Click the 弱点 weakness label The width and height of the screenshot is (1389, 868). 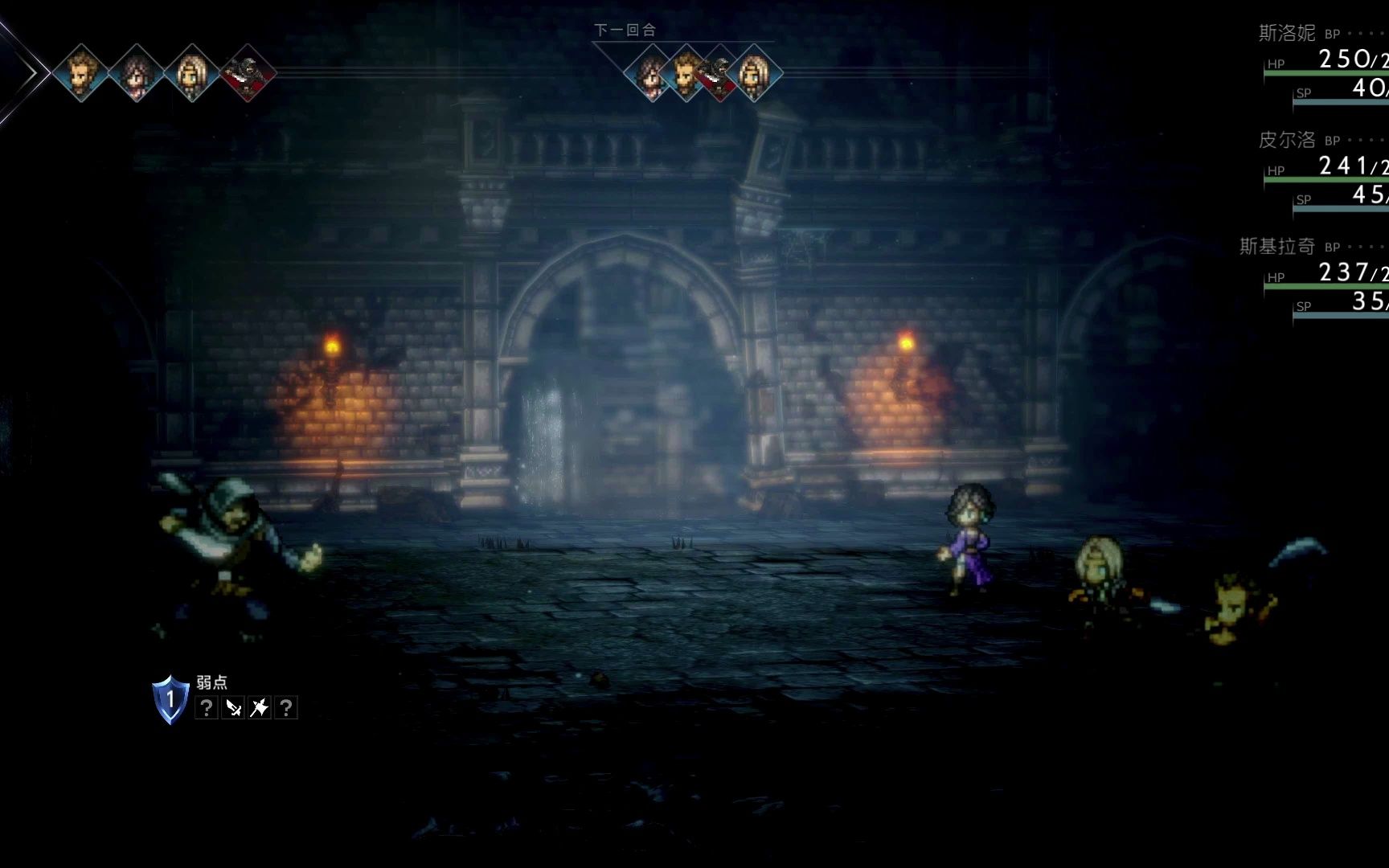tap(213, 682)
